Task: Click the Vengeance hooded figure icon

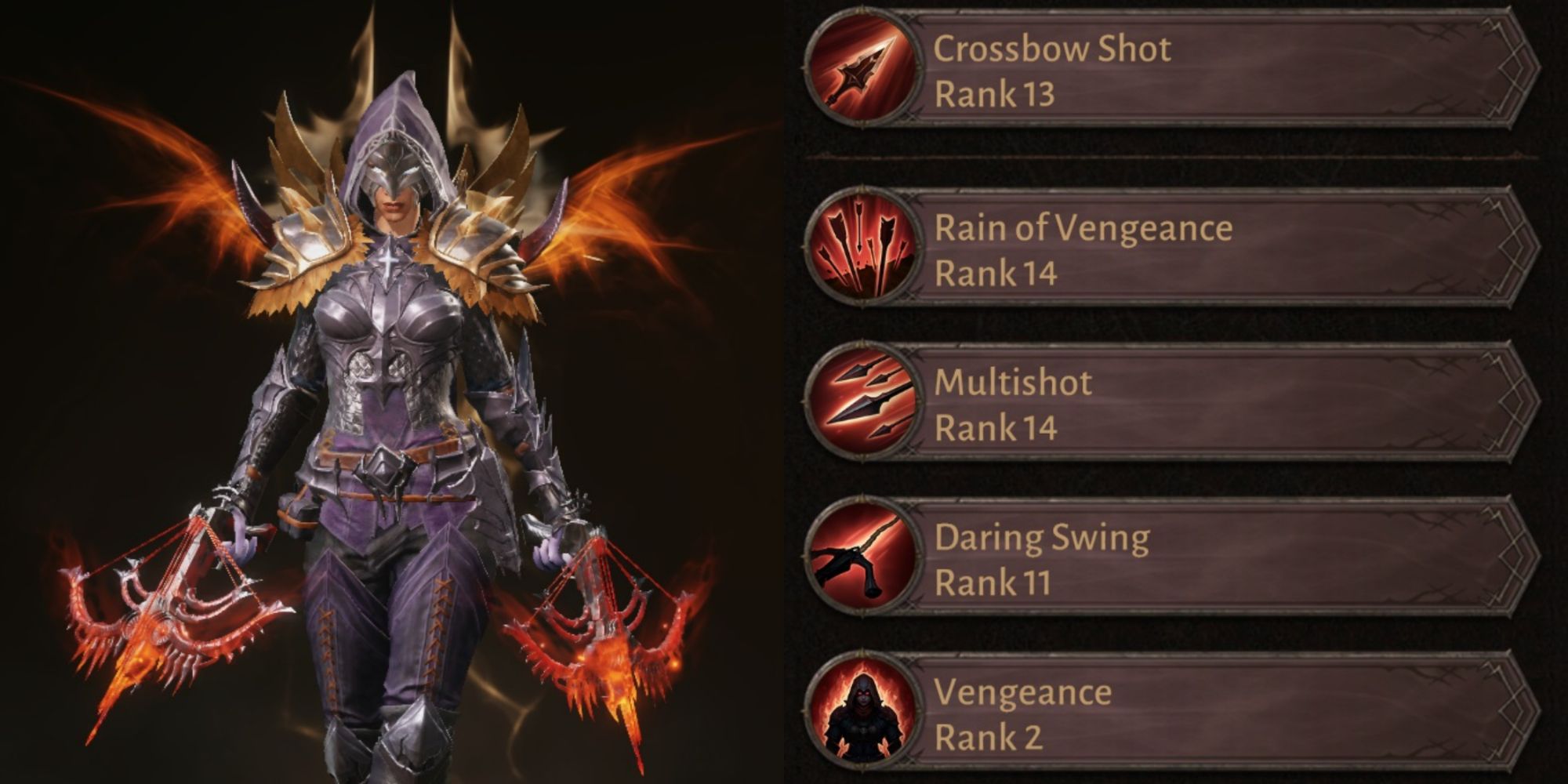Action: pyautogui.click(x=862, y=713)
